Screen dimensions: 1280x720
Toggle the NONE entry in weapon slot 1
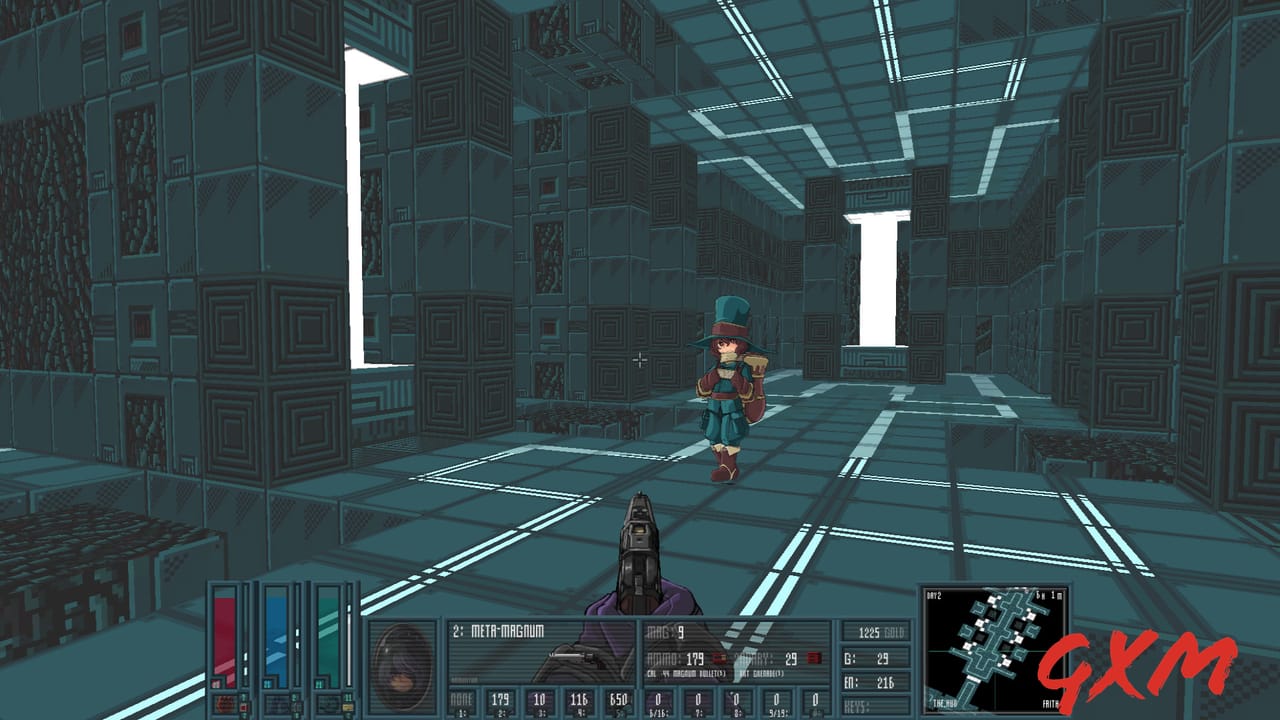(x=462, y=699)
